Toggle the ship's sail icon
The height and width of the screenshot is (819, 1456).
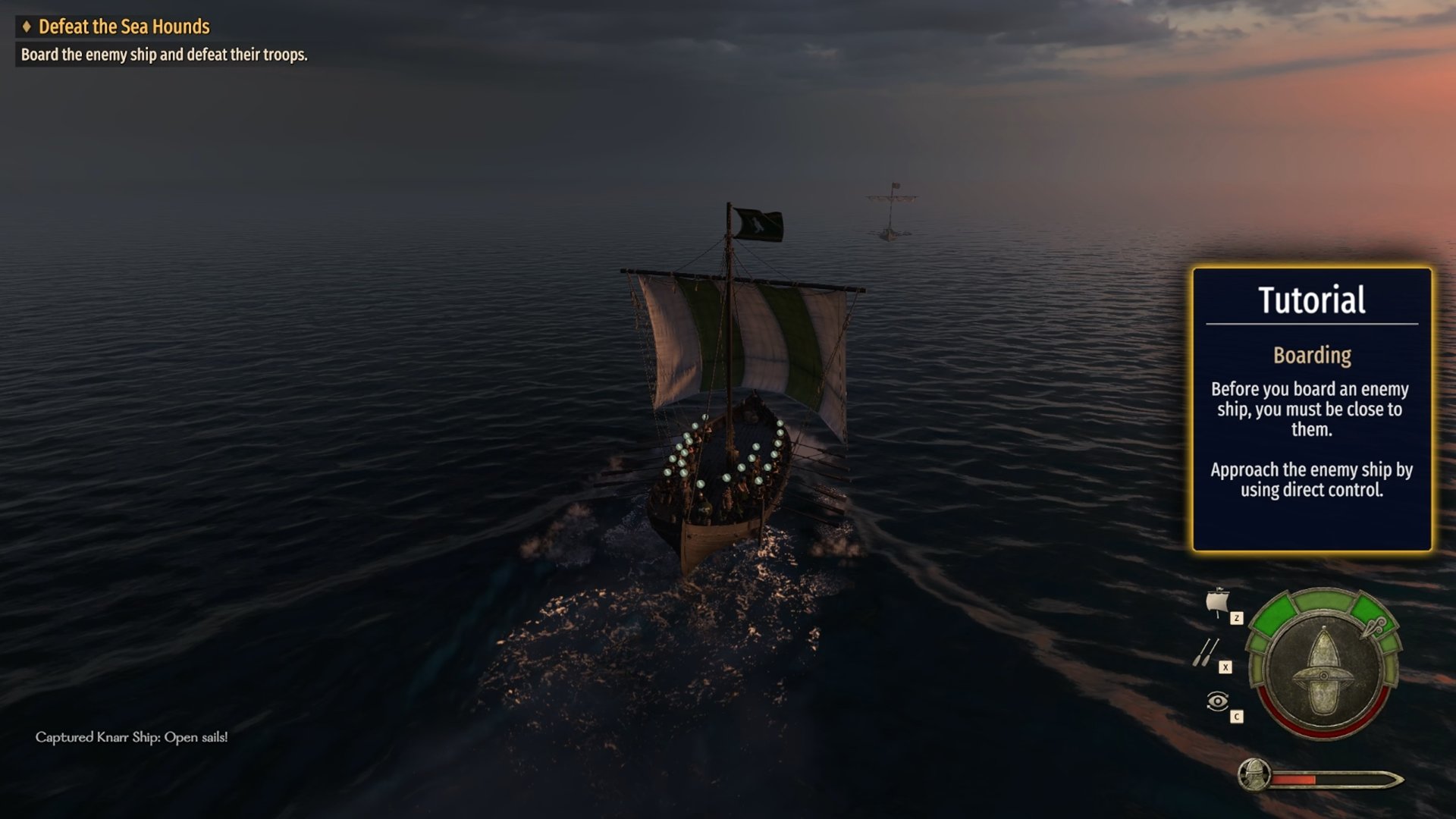tap(1217, 602)
